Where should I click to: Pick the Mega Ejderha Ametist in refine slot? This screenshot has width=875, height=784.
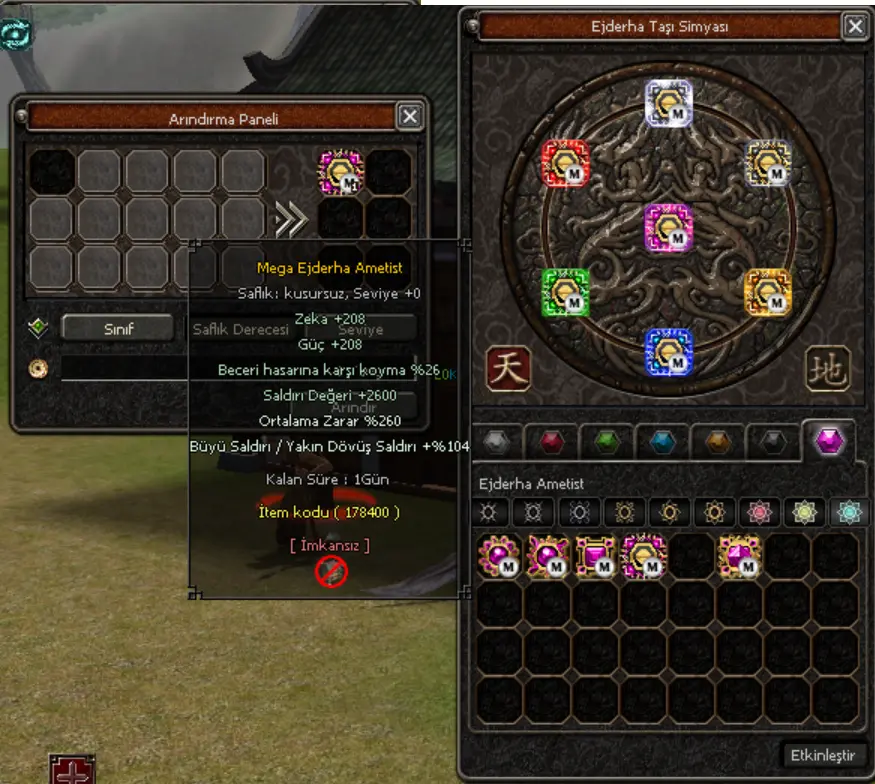(340, 172)
